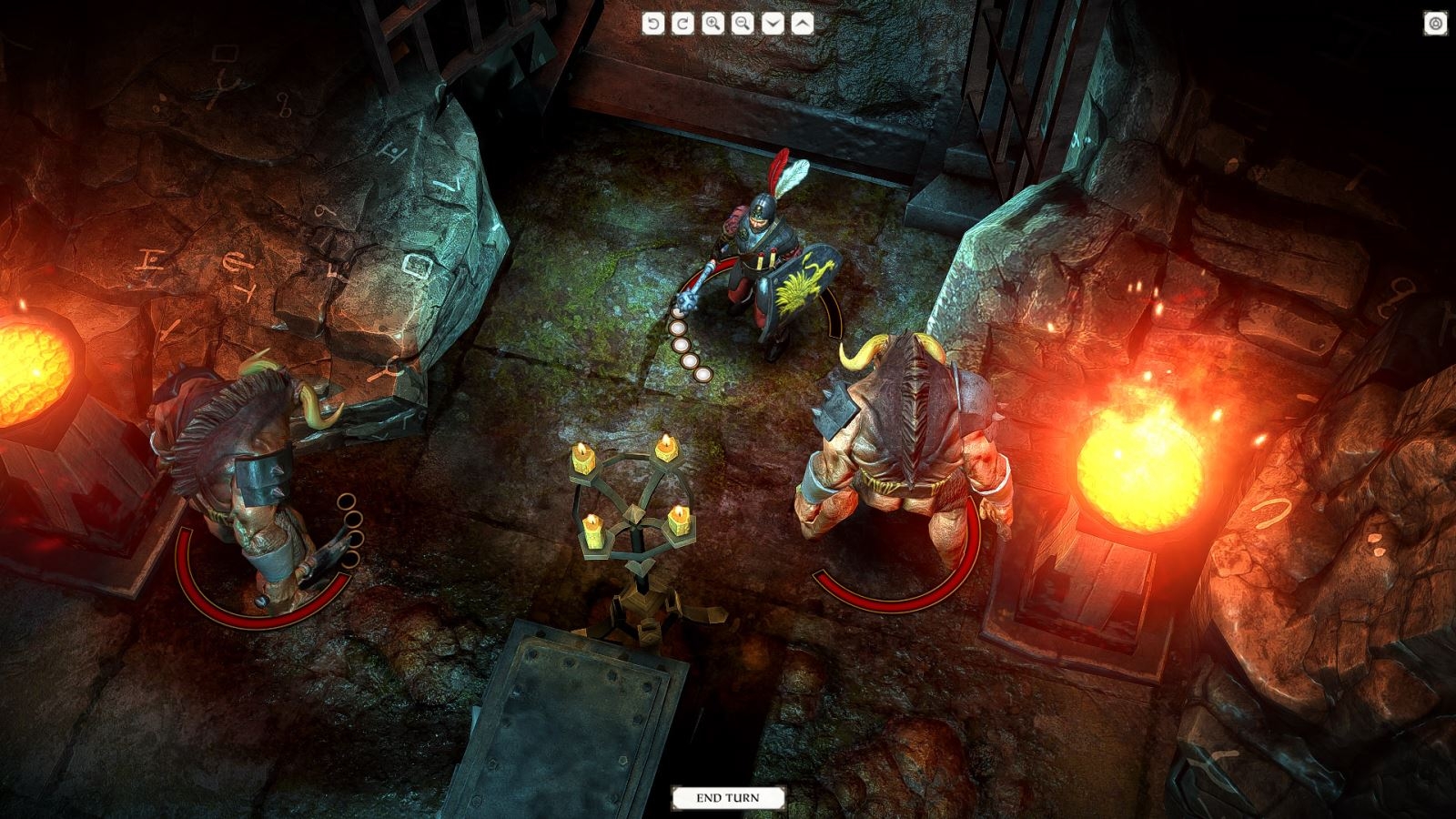Viewport: 1456px width, 819px height.
Task: Rotate the camera clockwise
Action: 683,21
